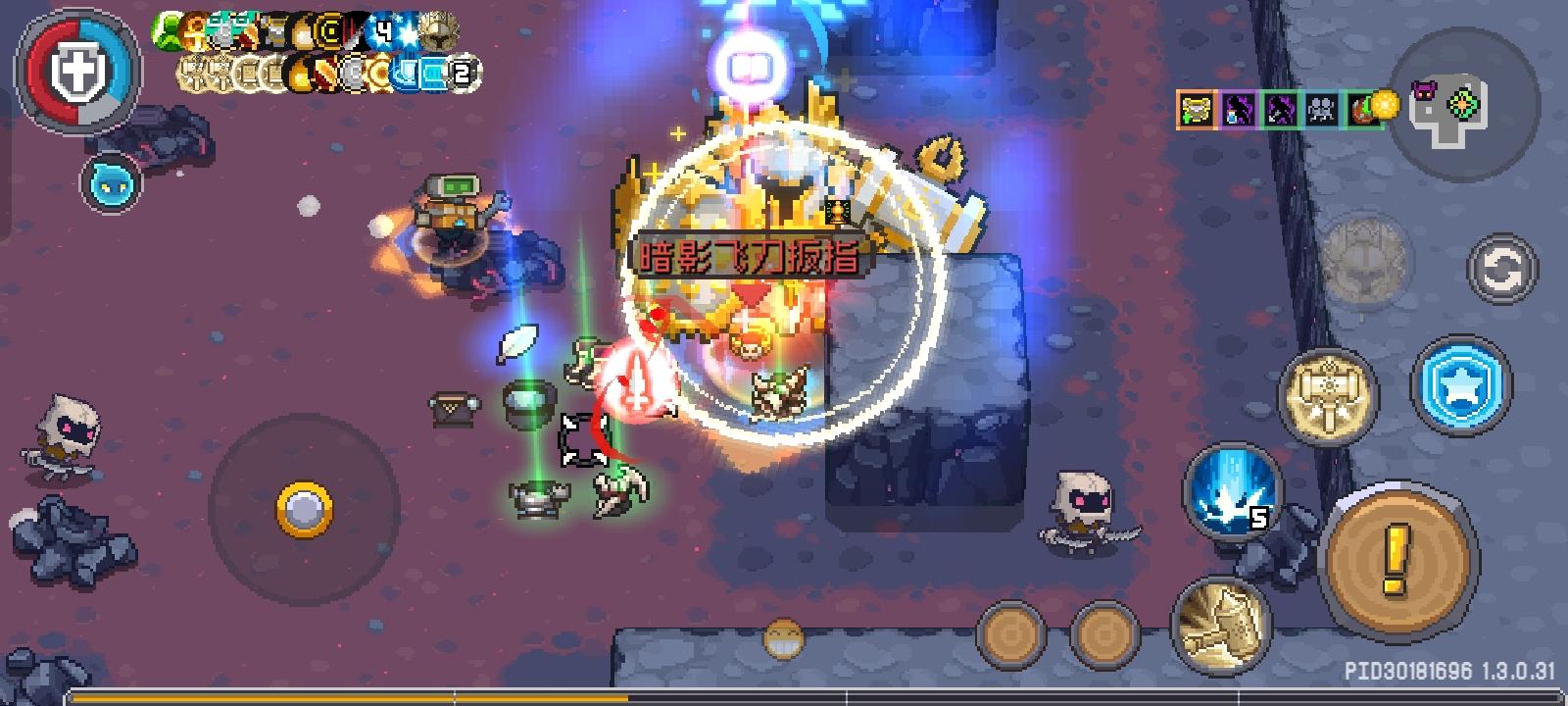The image size is (1568, 706).
Task: Tap the virtual joystick on the left
Action: pos(304,508)
